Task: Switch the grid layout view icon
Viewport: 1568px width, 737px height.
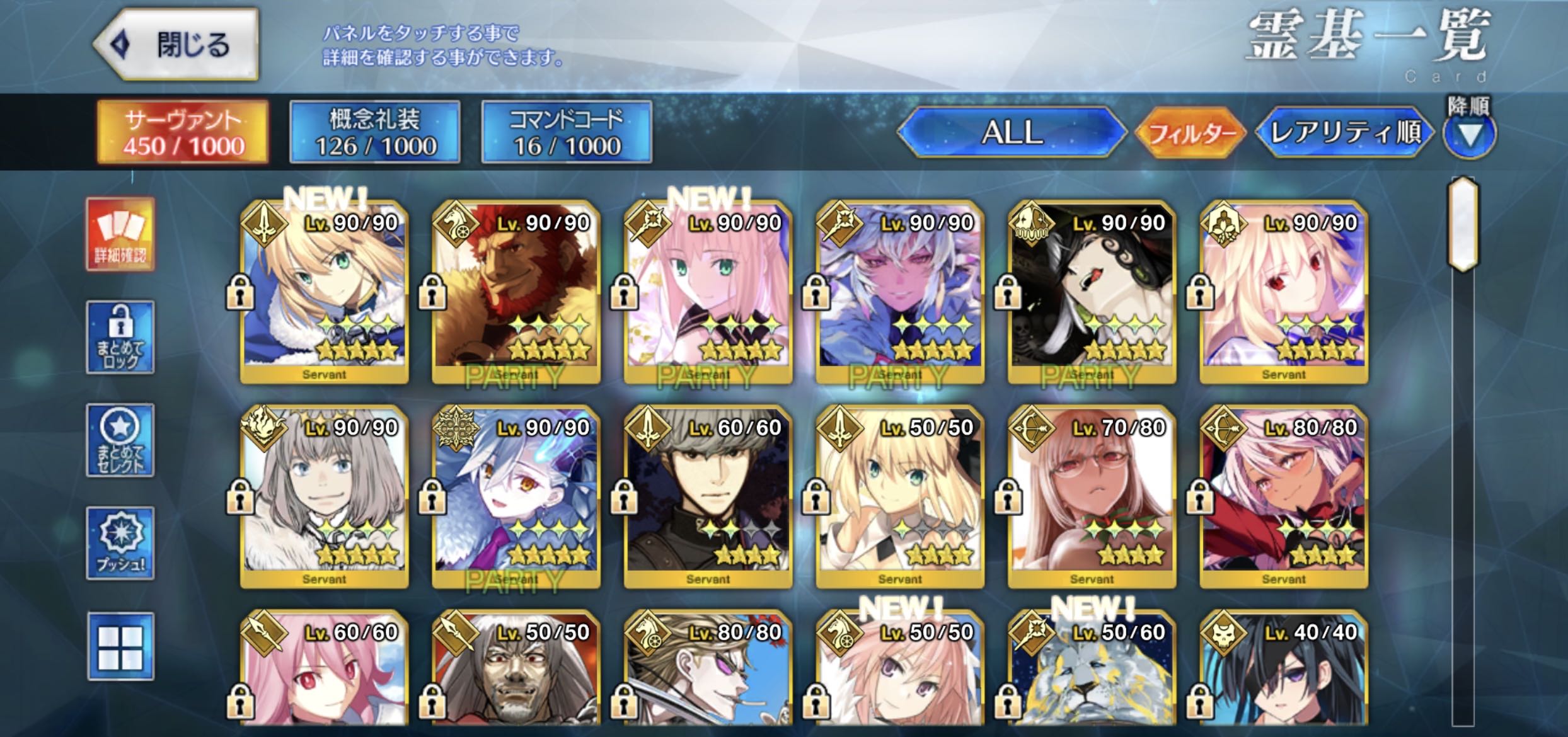Action: pyautogui.click(x=120, y=646)
